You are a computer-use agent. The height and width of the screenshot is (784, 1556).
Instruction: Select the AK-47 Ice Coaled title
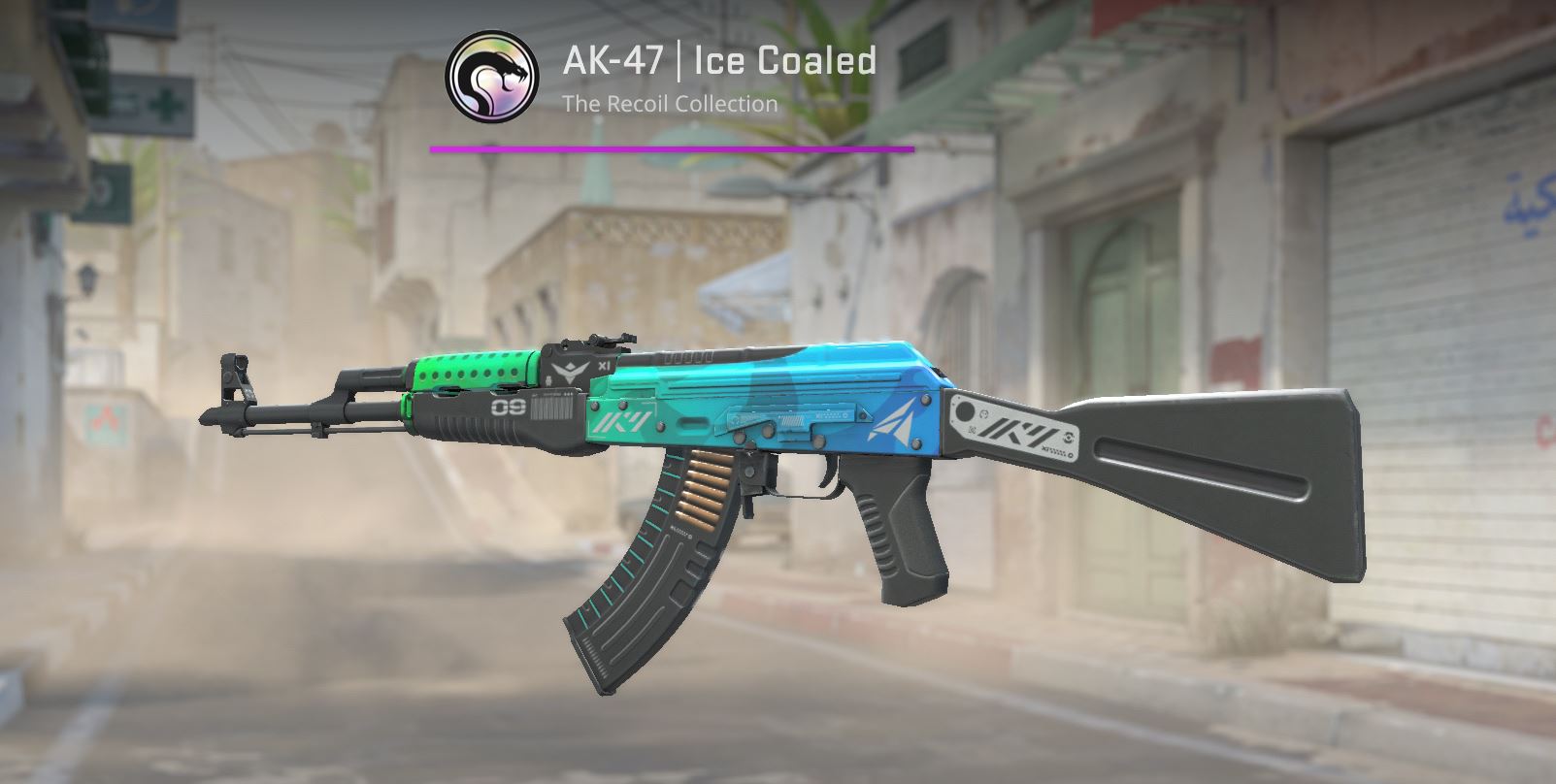[718, 60]
